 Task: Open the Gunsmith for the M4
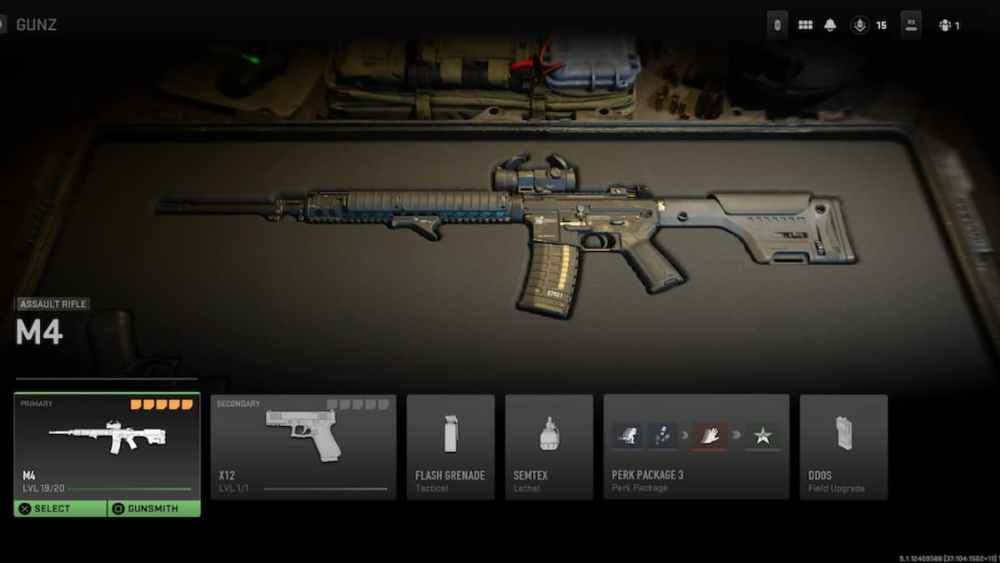[x=153, y=509]
